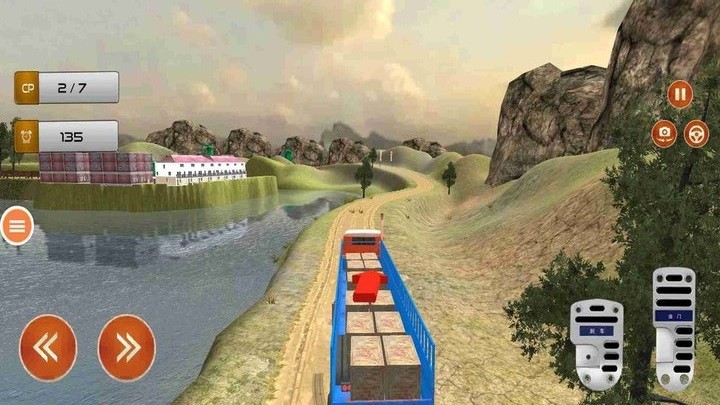Image resolution: width=720 pixels, height=405 pixels.
Task: Steer left with the double-arrow button
Action: 48,347
